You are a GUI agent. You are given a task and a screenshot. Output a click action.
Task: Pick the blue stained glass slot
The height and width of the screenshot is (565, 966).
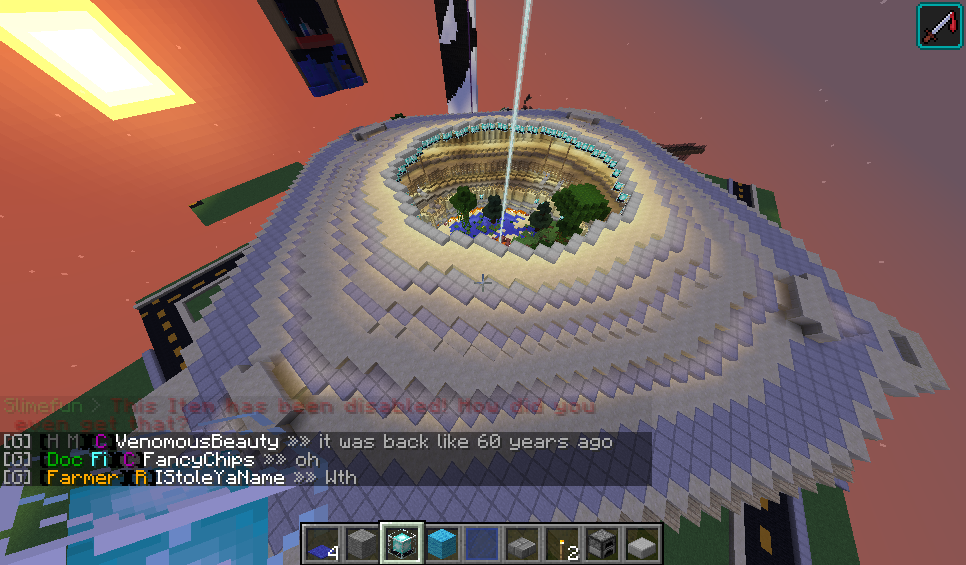pyautogui.click(x=482, y=544)
